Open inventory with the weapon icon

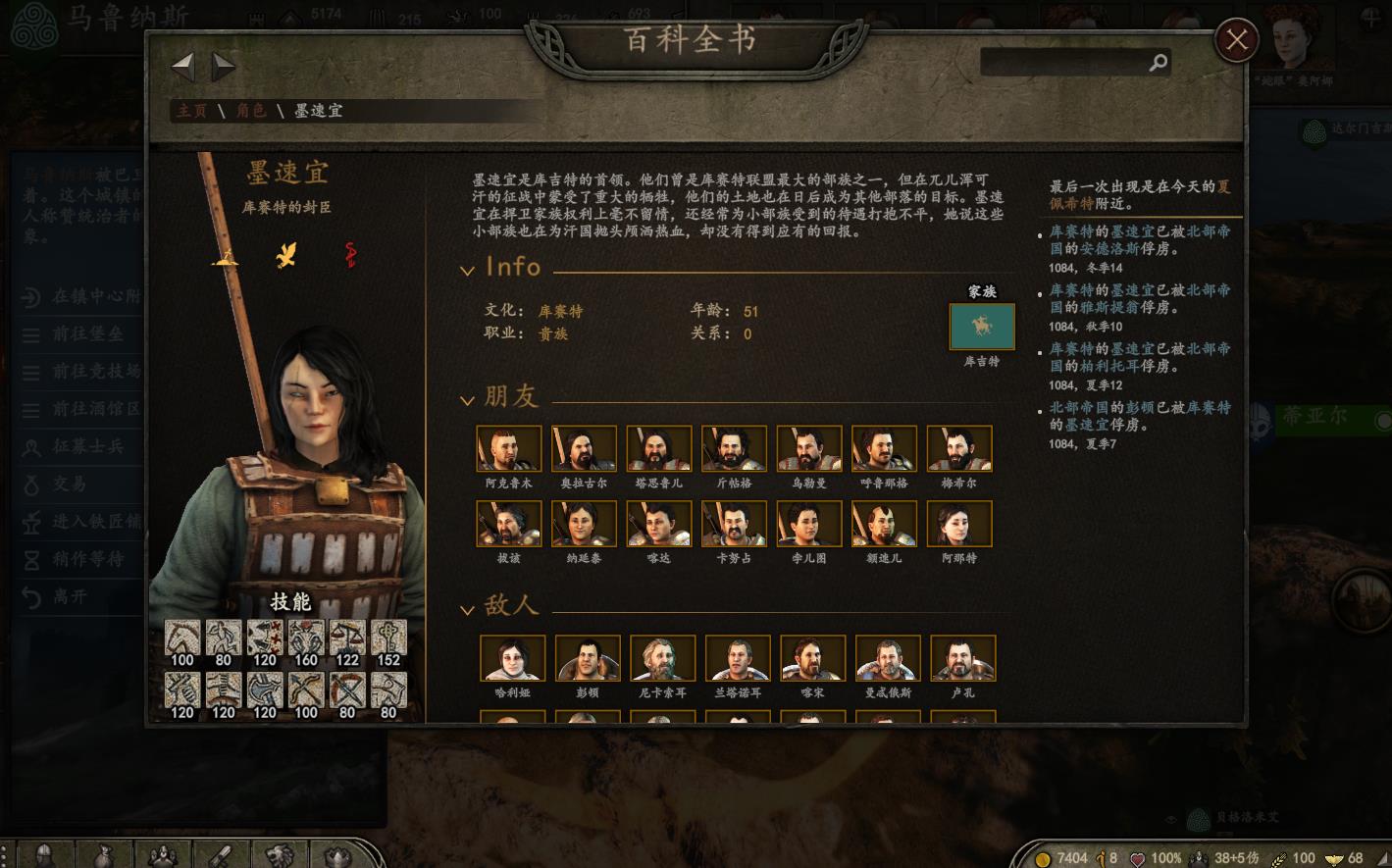pyautogui.click(x=221, y=856)
